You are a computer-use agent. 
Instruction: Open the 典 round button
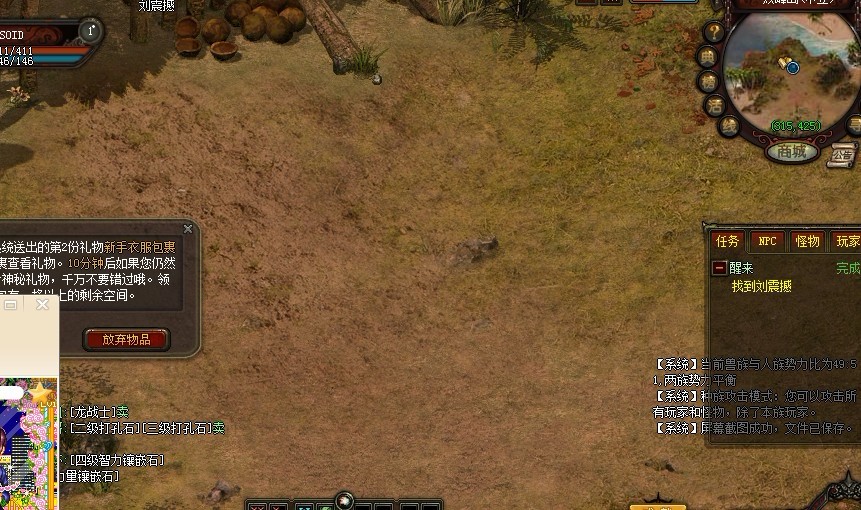coord(708,57)
